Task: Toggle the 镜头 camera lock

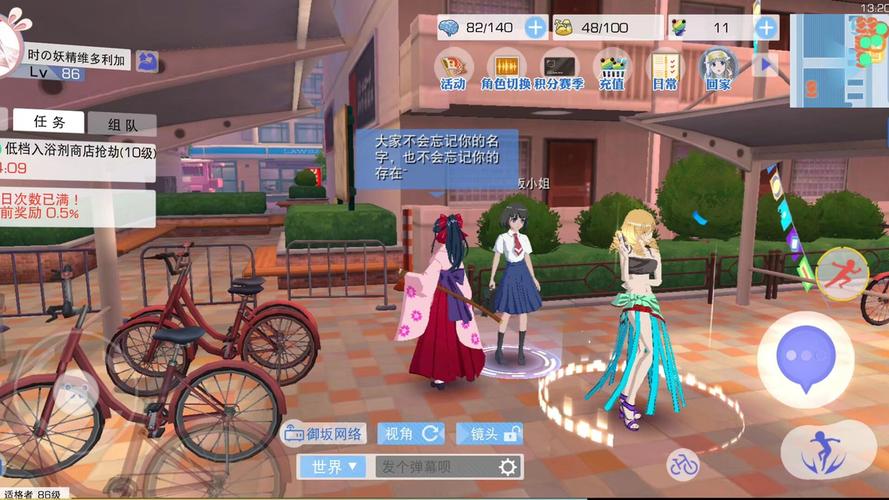Action: coord(489,434)
